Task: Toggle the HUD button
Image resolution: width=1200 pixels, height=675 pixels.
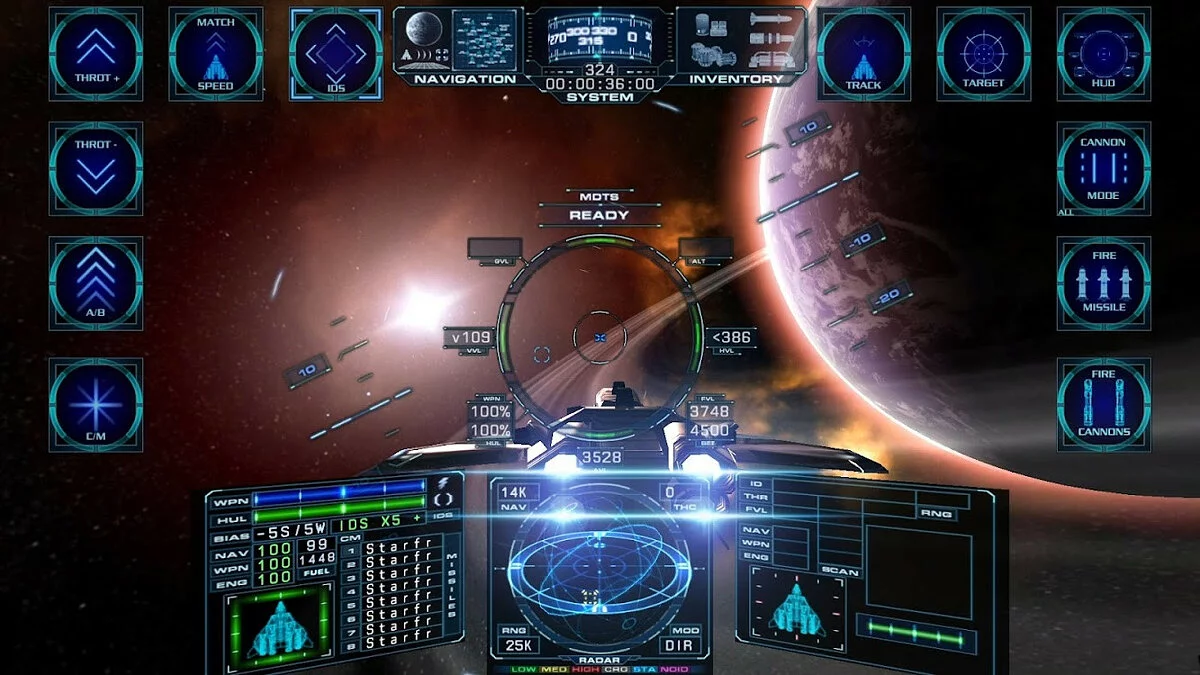Action: (x=1103, y=53)
